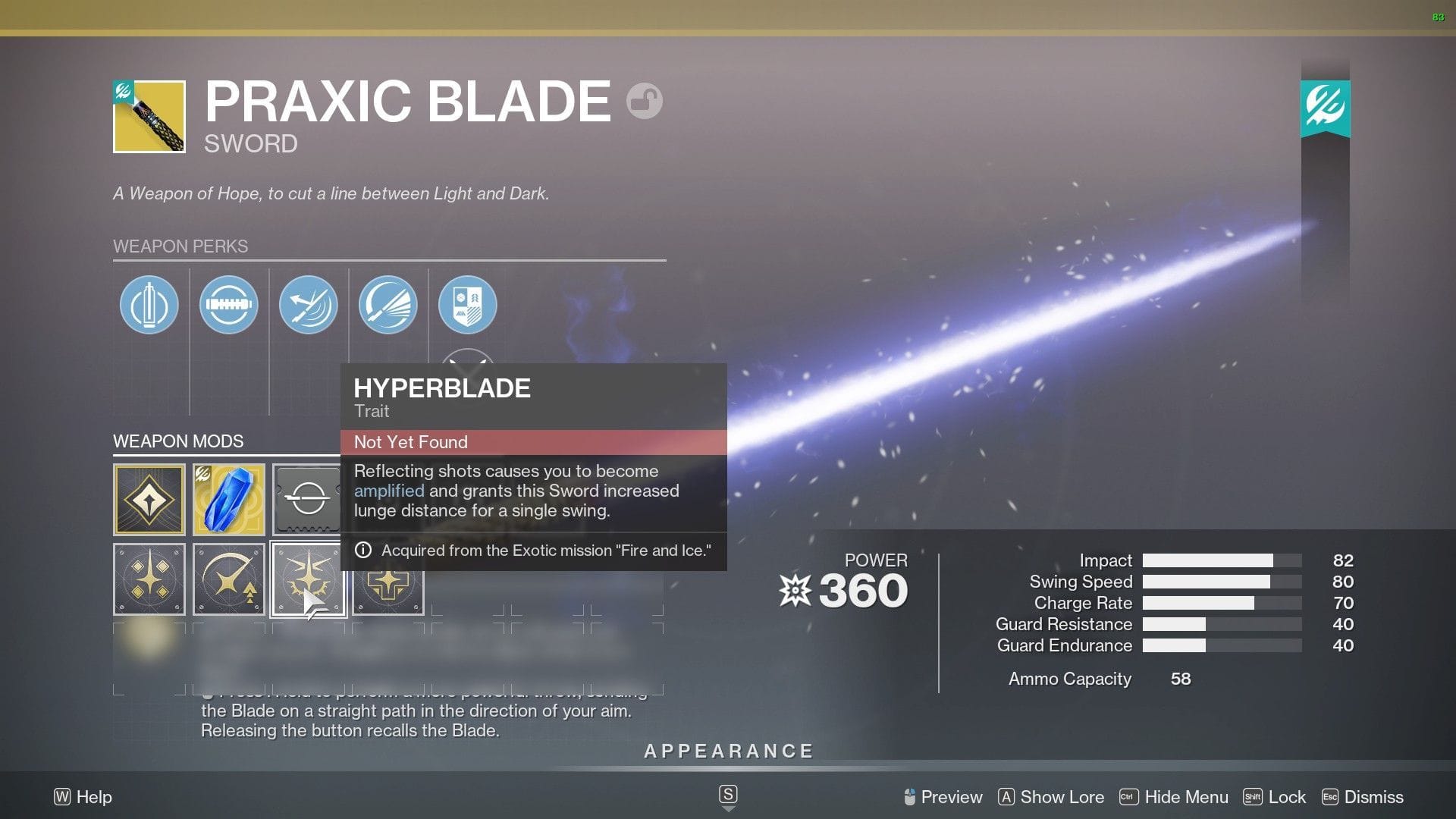Click the amplified keyword in the trait description
The width and height of the screenshot is (1456, 819).
click(389, 491)
